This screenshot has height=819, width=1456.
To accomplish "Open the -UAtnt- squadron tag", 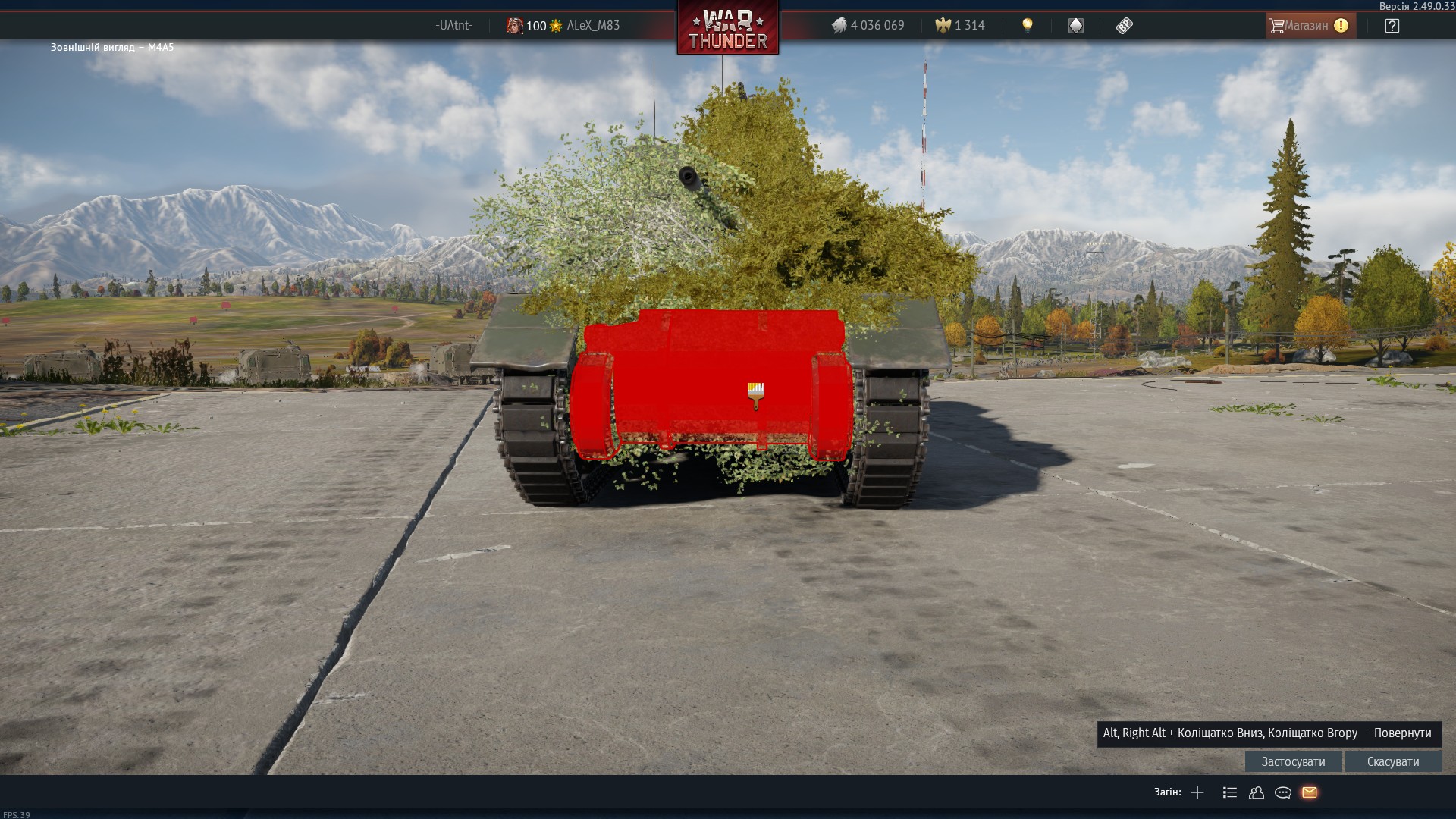I will point(453,26).
